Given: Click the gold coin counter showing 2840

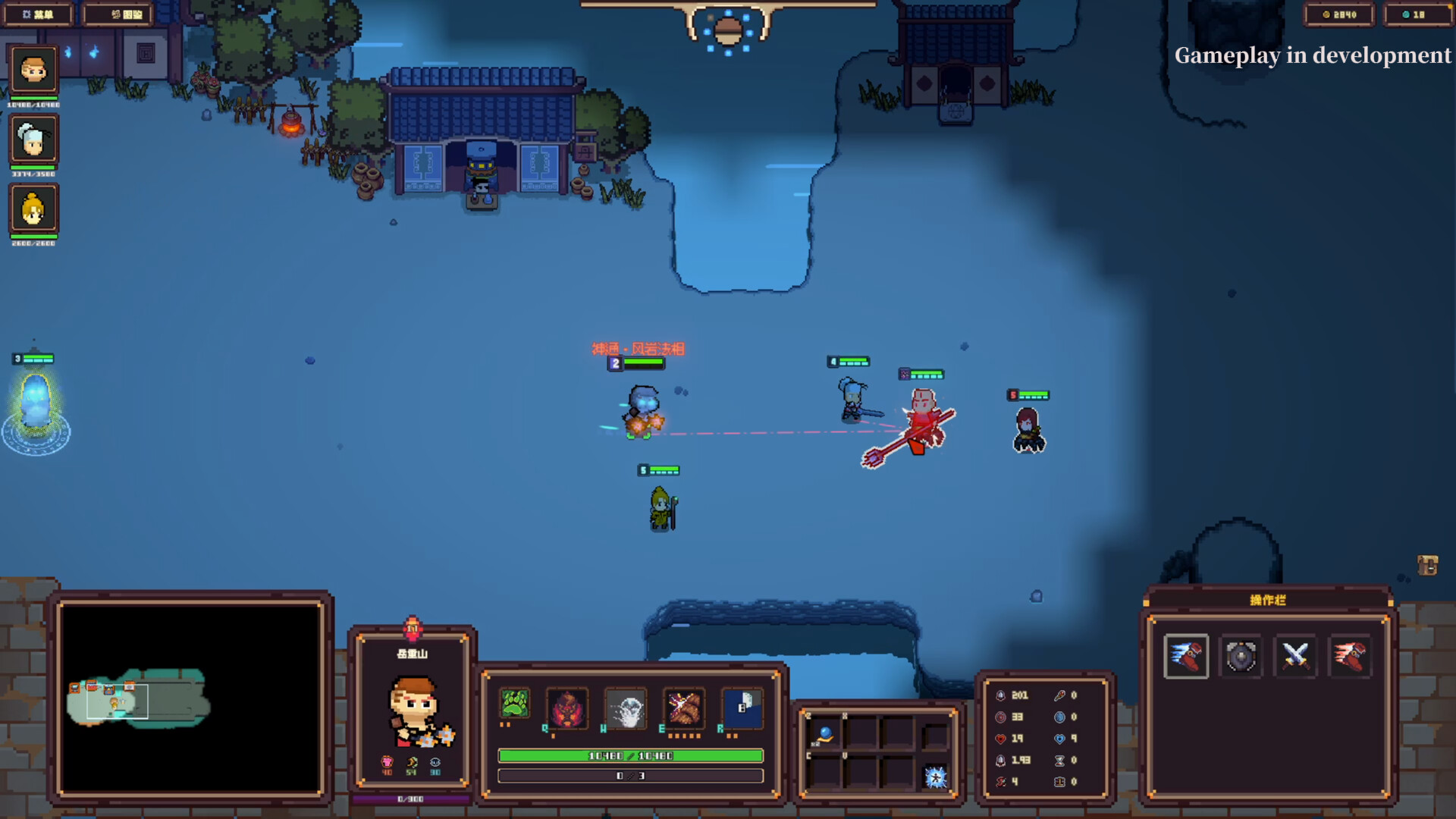Looking at the screenshot, I should click(x=1338, y=13).
